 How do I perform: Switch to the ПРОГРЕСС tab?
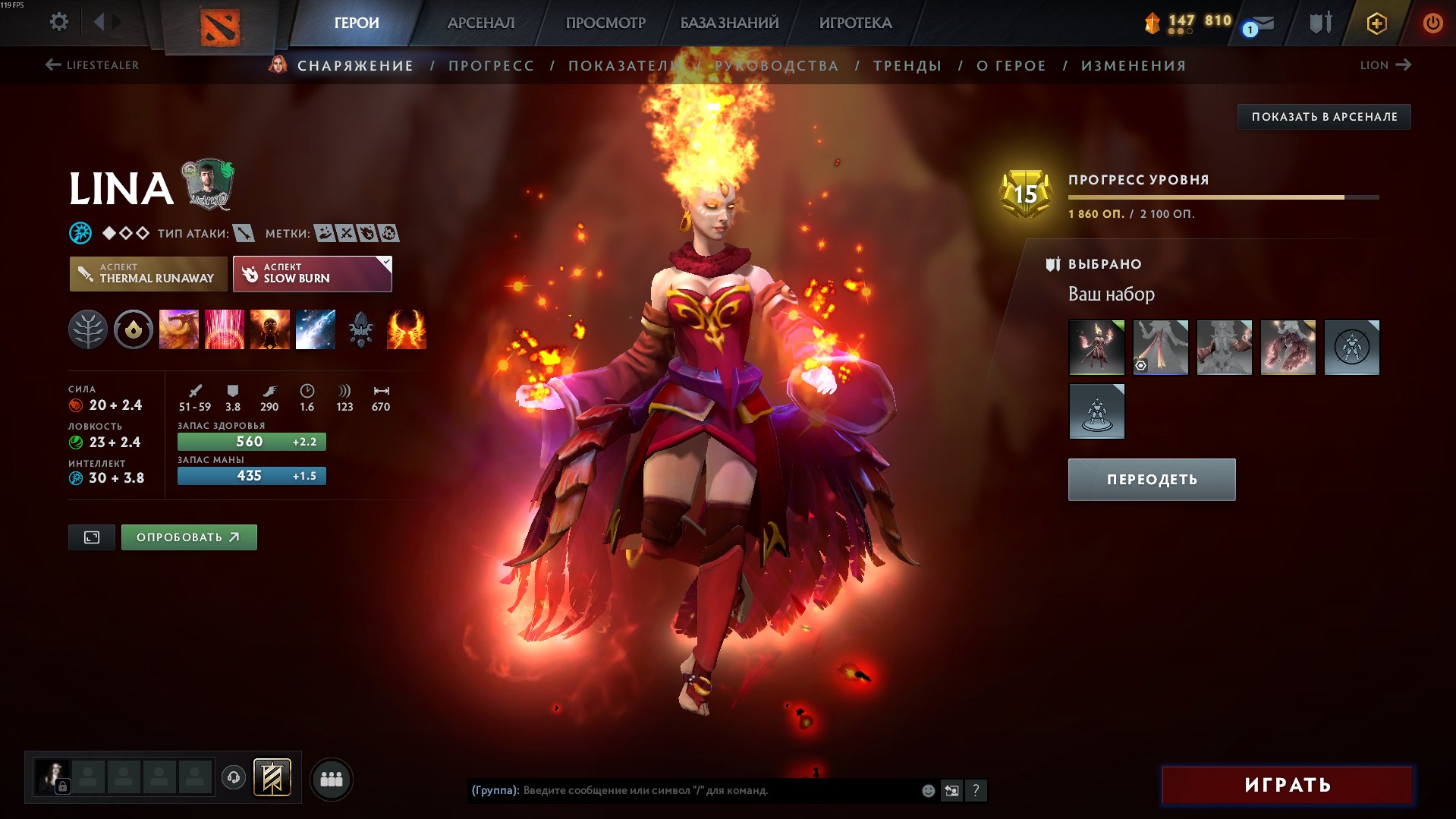coord(490,65)
